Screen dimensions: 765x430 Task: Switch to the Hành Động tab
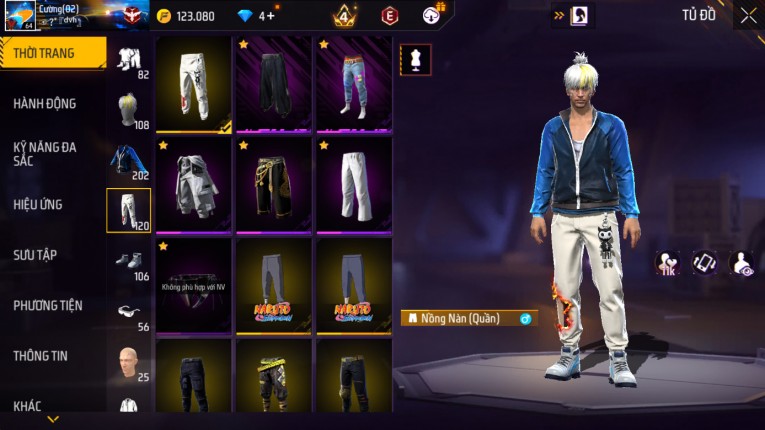point(45,104)
